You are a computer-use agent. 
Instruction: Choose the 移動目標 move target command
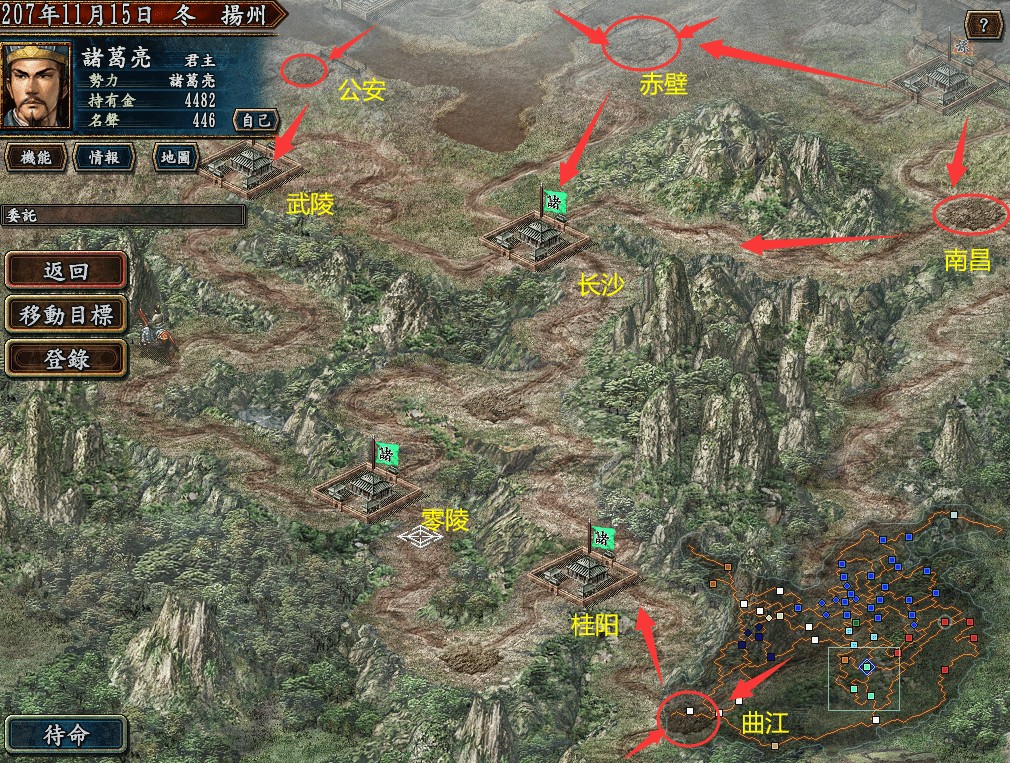pyautogui.click(x=66, y=315)
